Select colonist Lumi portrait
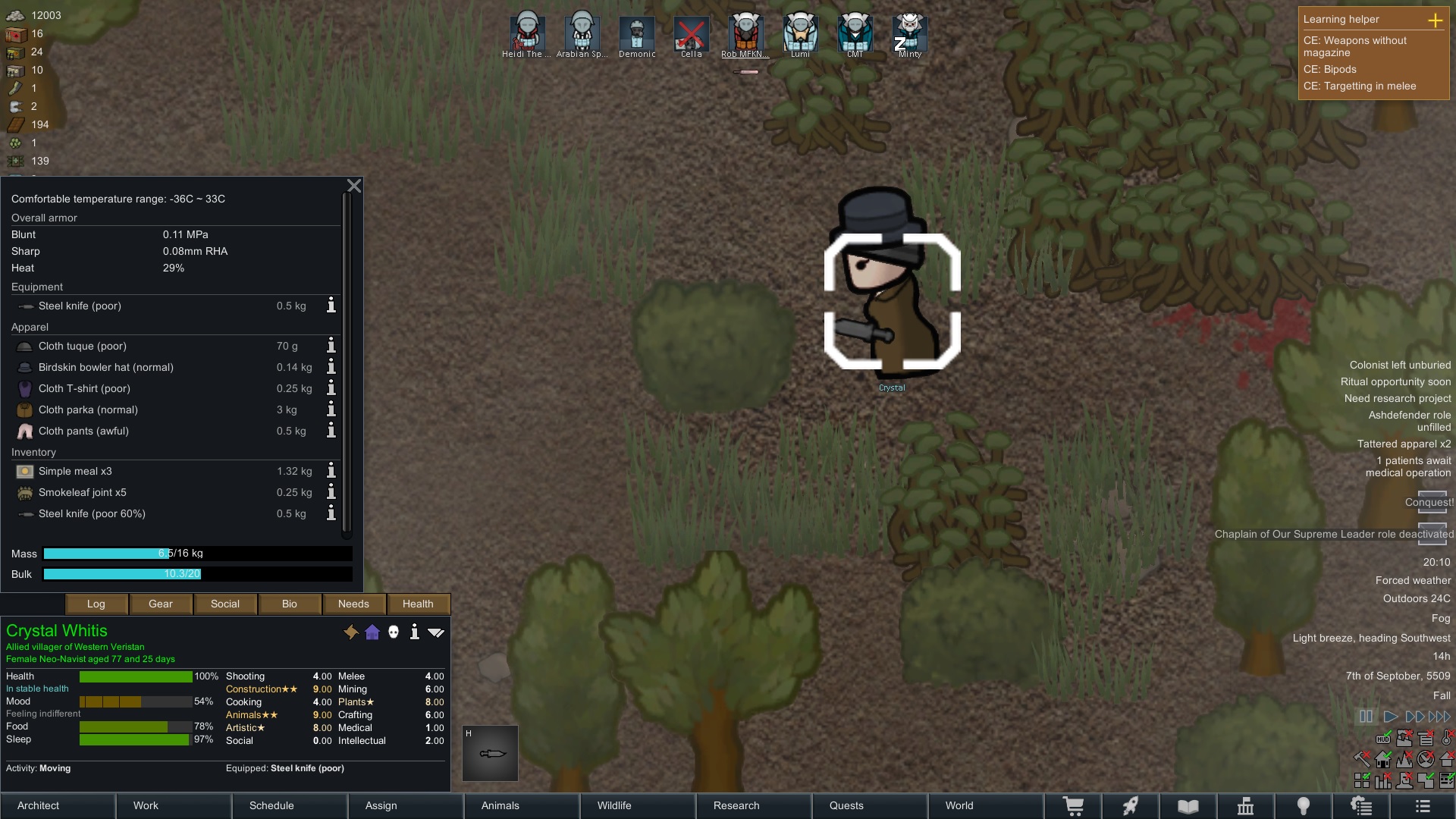 click(800, 33)
